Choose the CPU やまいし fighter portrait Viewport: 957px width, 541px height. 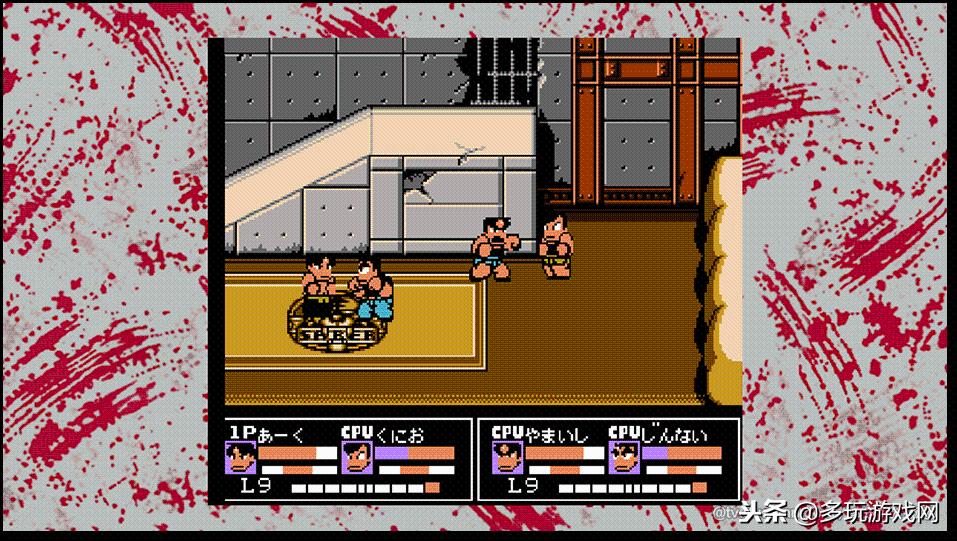(x=507, y=458)
